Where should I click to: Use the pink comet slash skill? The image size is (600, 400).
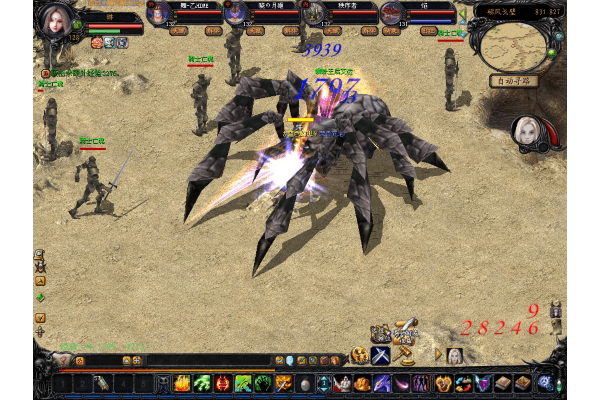(401, 383)
